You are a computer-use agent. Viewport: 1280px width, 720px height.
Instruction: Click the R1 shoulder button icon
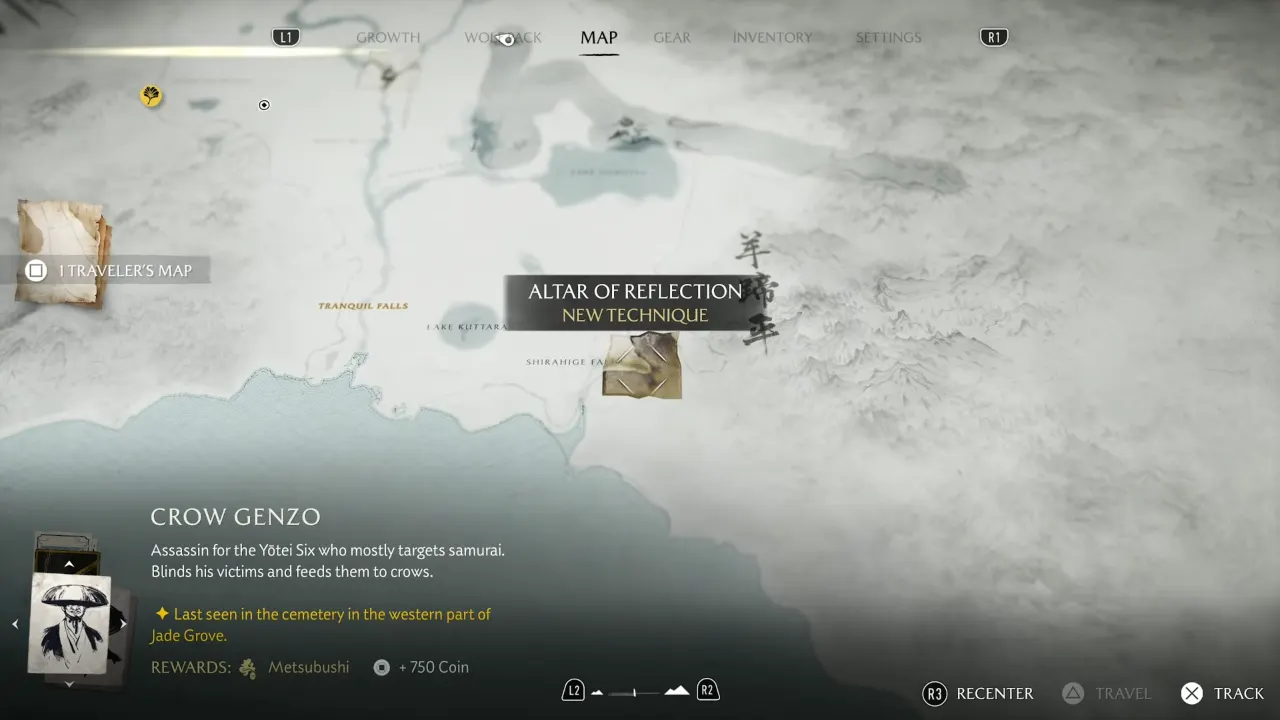[993, 36]
